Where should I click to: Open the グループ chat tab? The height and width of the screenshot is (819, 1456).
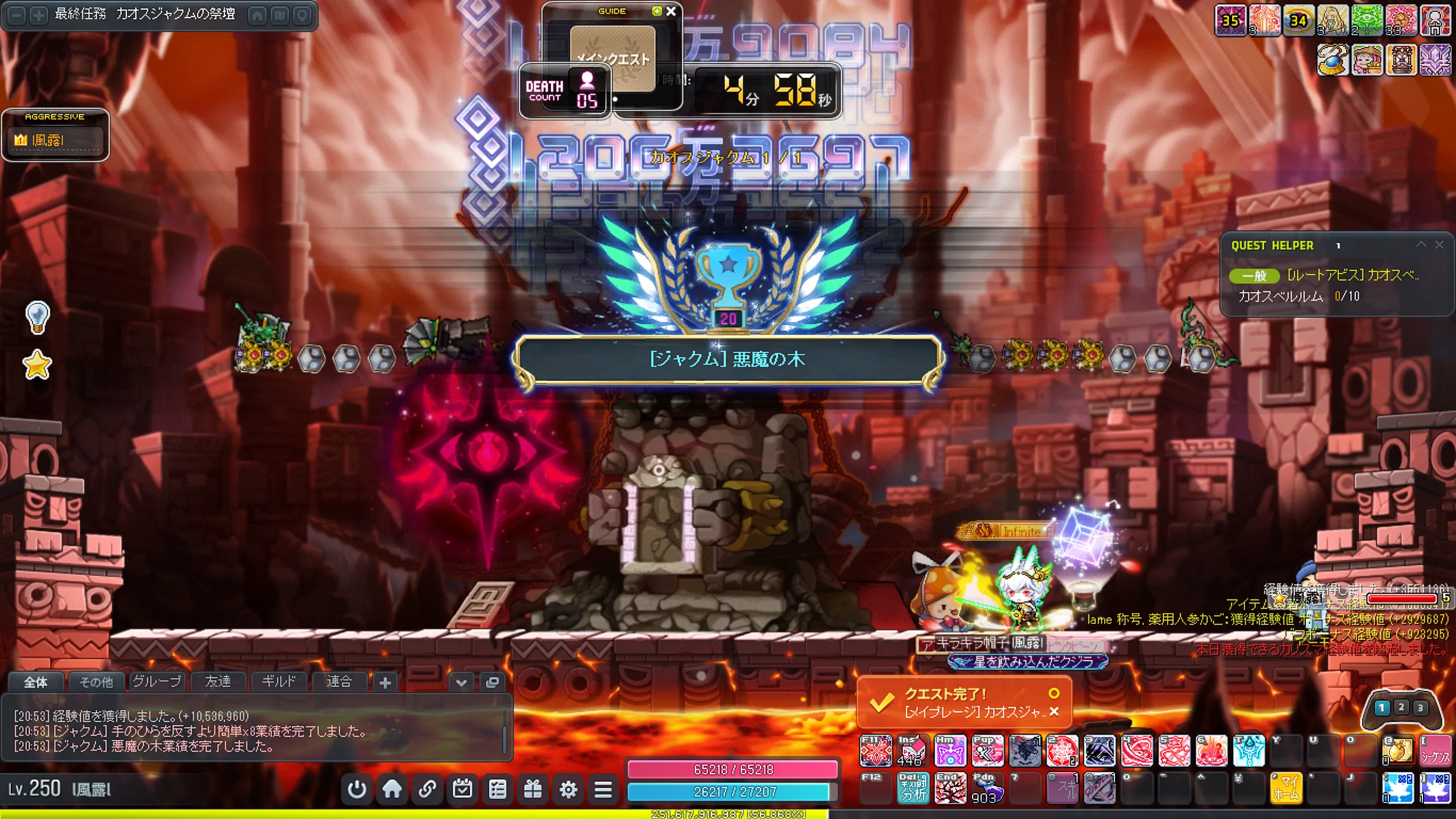pos(157,681)
